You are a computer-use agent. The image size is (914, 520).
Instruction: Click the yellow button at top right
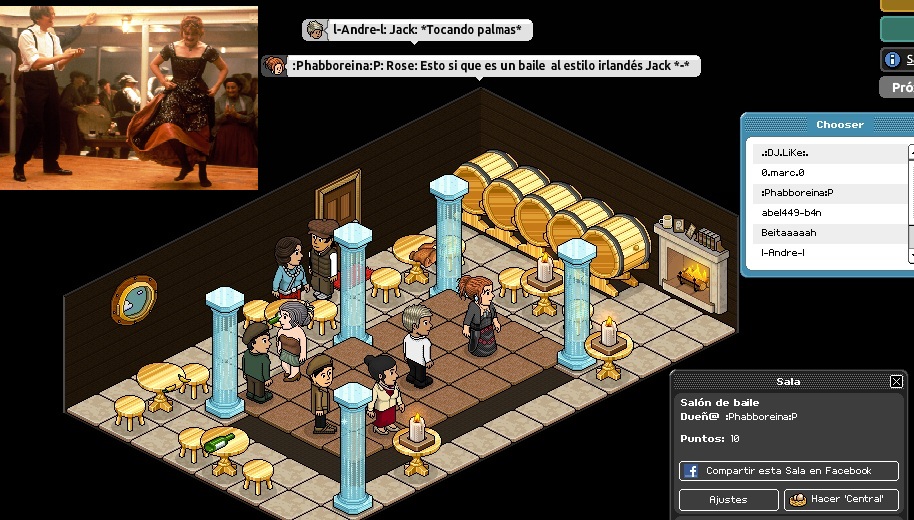pyautogui.click(x=897, y=5)
